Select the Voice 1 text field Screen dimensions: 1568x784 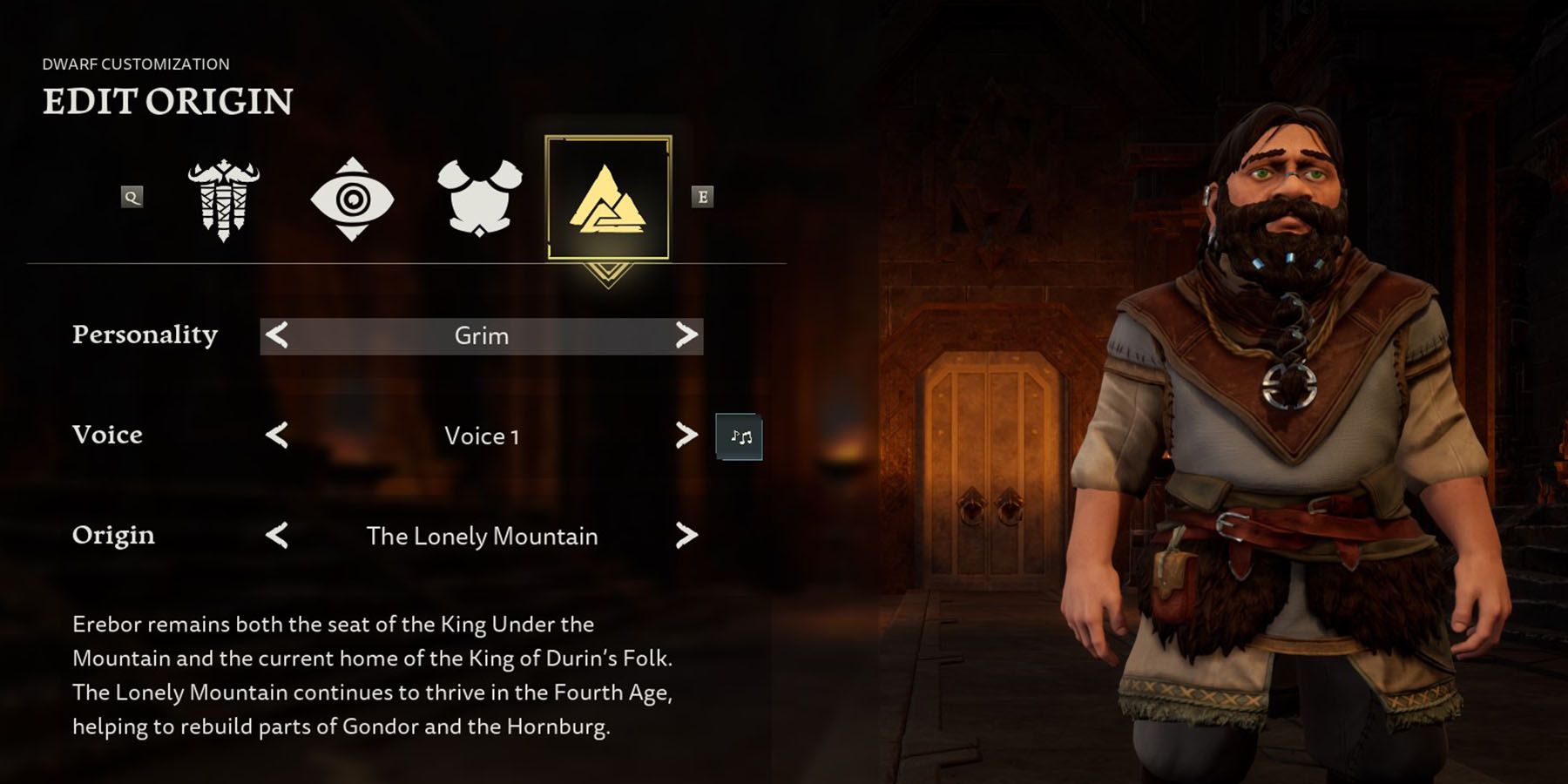[482, 437]
